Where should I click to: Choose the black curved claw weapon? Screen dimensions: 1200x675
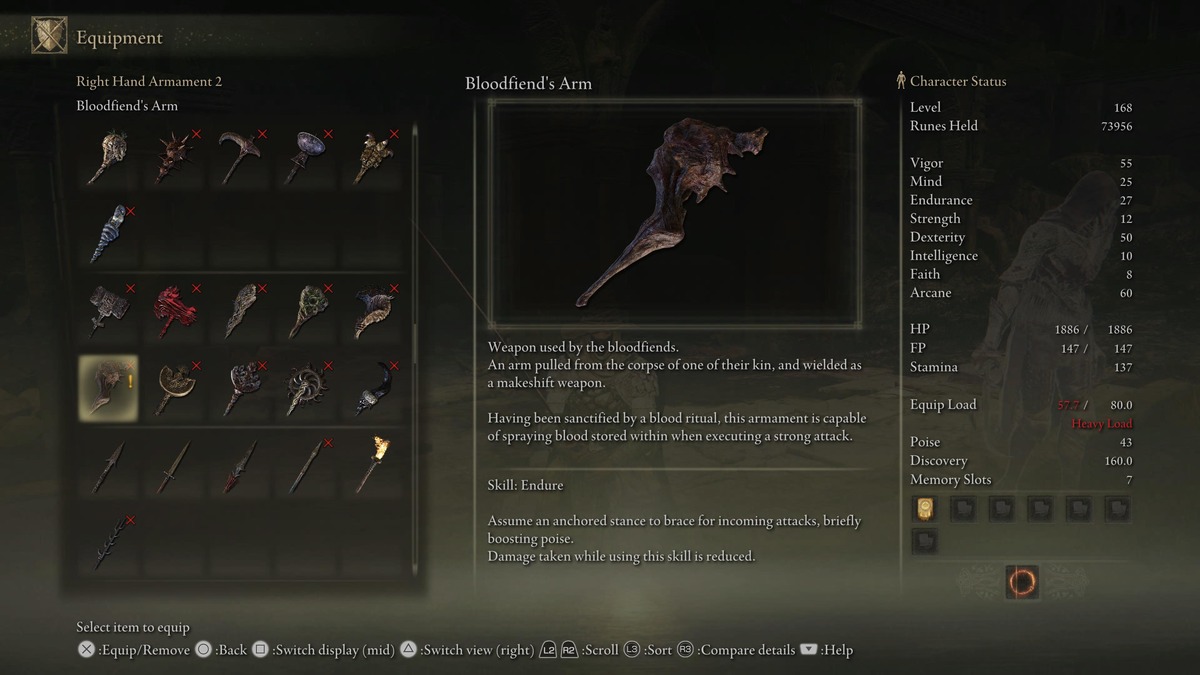pos(373,387)
